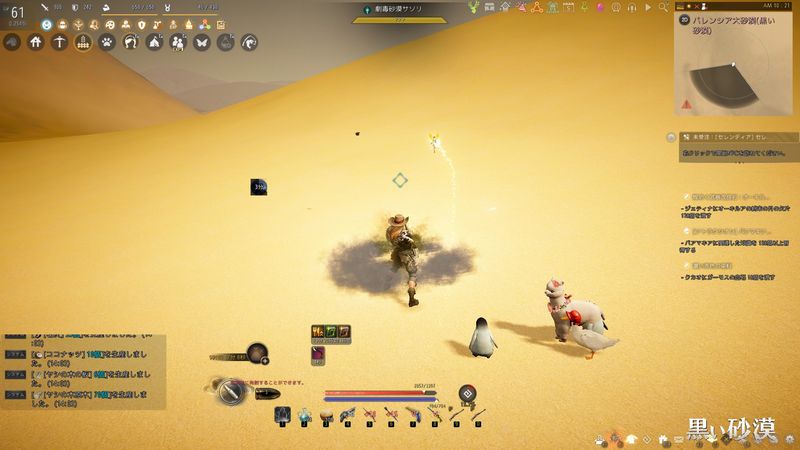Select the first active buff icon
The image size is (800, 450).
point(317,331)
